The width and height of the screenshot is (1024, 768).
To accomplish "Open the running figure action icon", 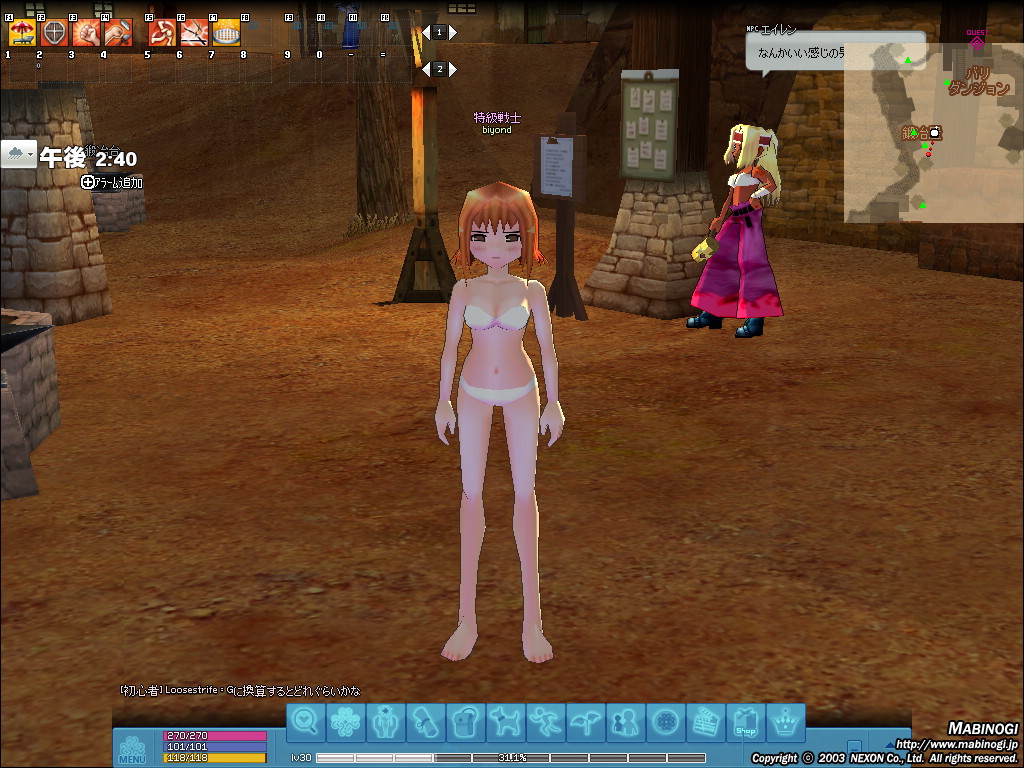I will click(x=545, y=721).
